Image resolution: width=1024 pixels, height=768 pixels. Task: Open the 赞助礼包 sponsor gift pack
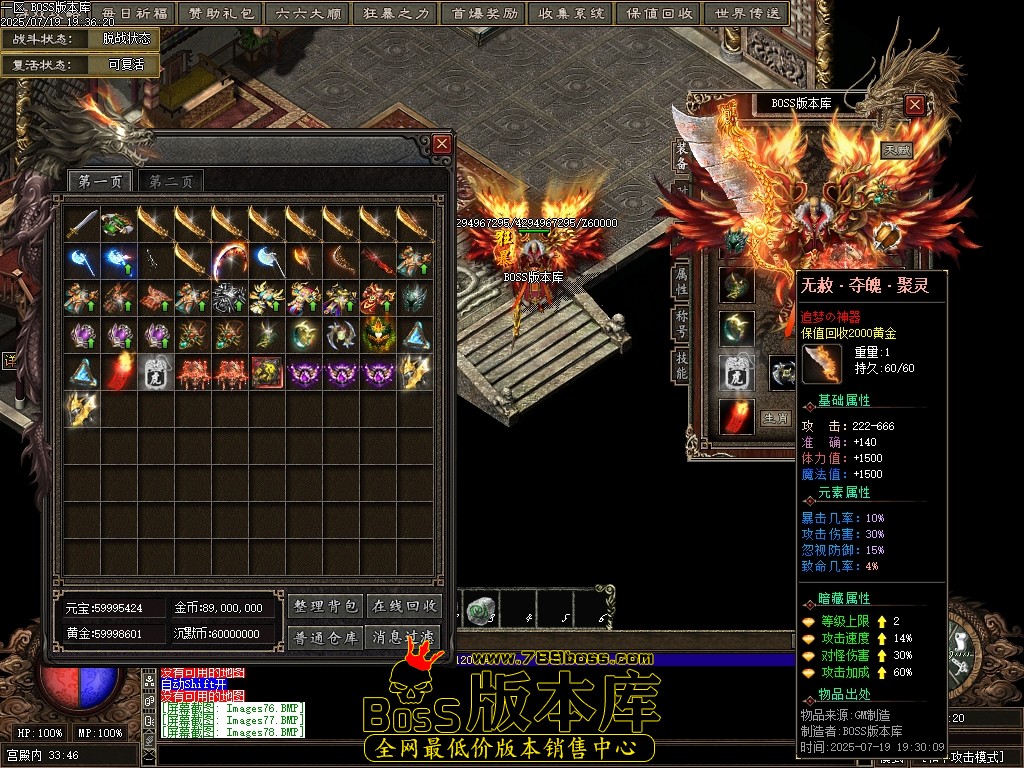221,14
